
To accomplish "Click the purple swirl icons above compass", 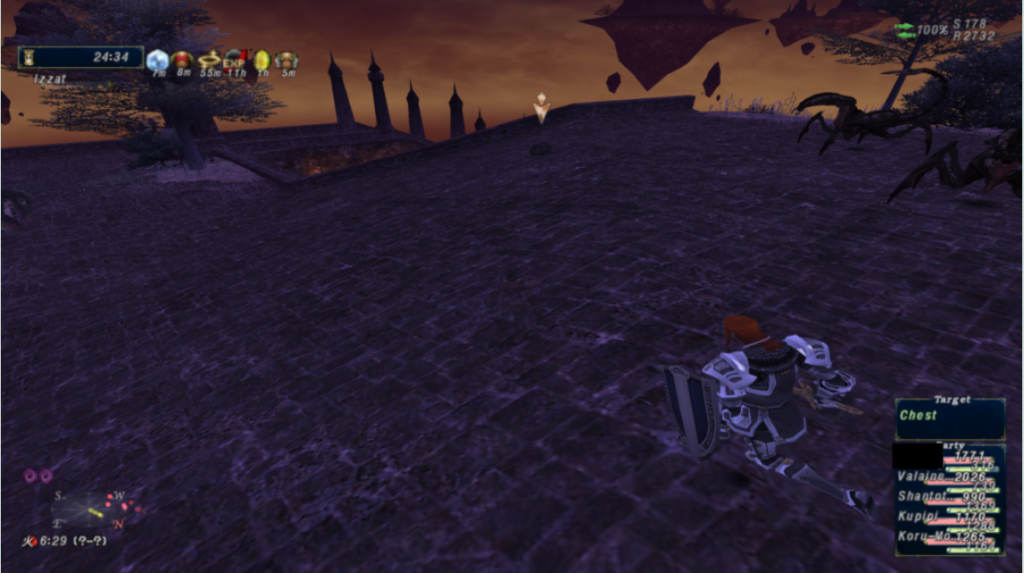I will tap(38, 476).
